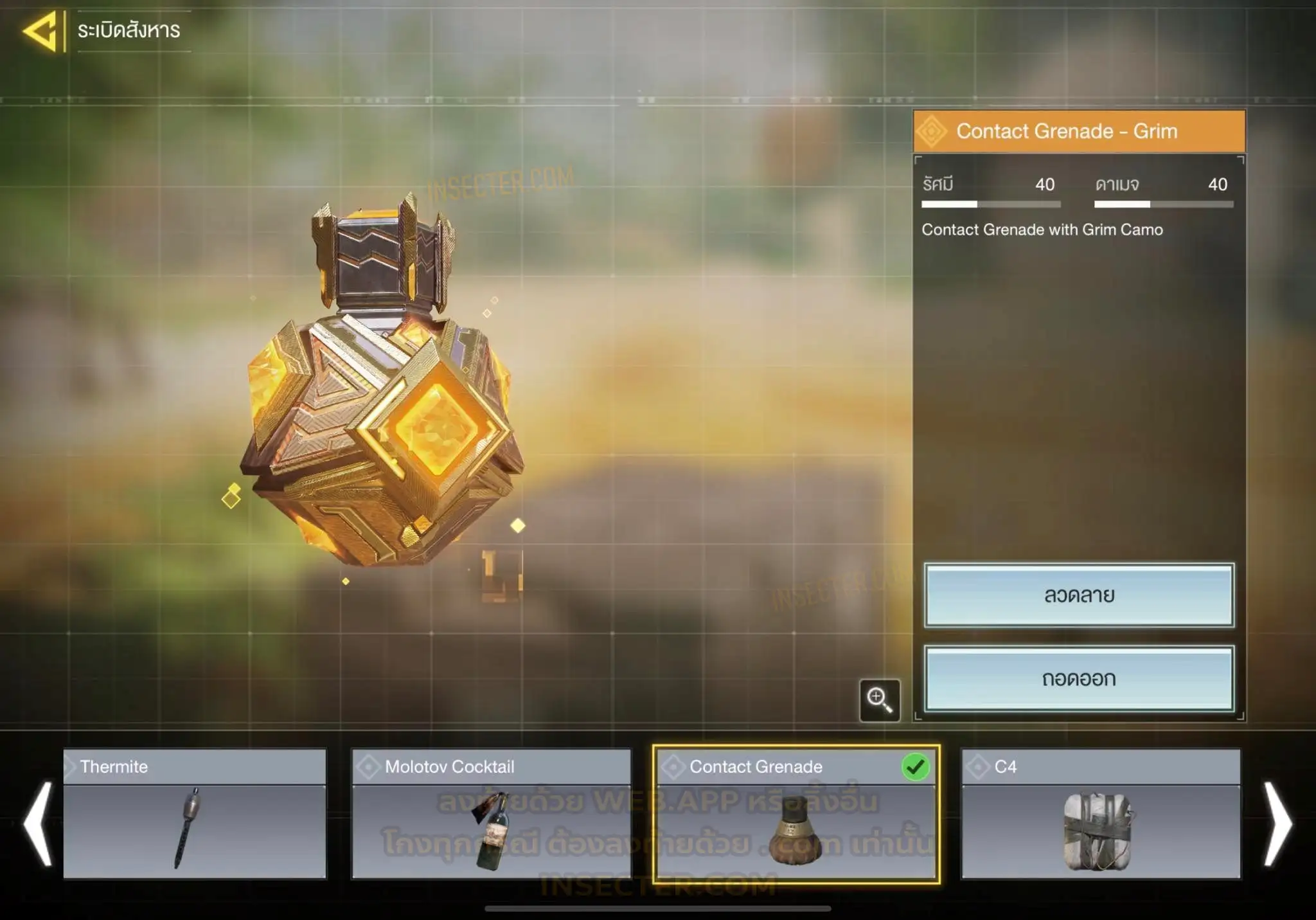This screenshot has width=1316, height=920.
Task: Go back using the yellow arrow
Action: pyautogui.click(x=41, y=30)
